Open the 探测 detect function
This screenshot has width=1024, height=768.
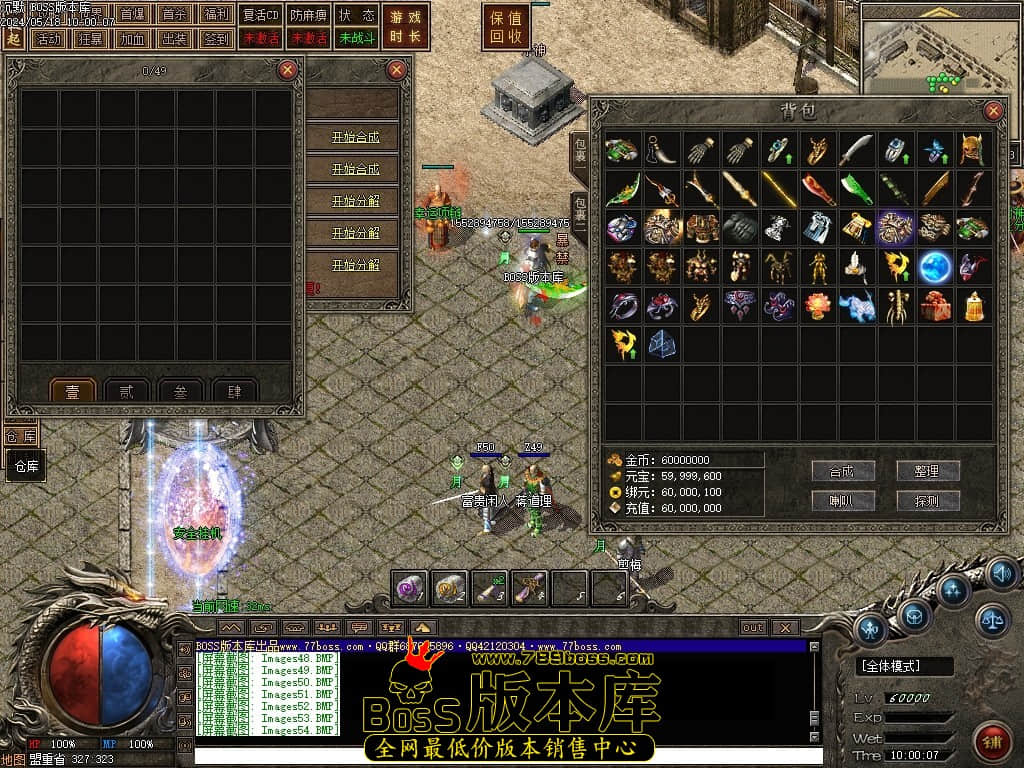(929, 501)
